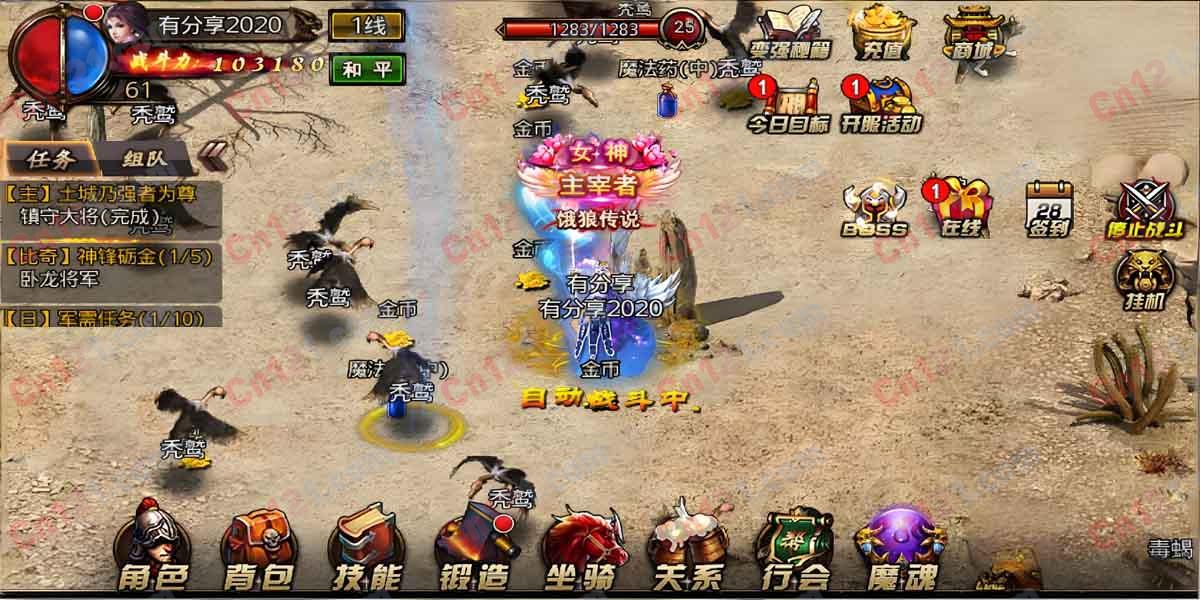Open 开服活动 server launch events
The height and width of the screenshot is (600, 1200).
[880, 107]
